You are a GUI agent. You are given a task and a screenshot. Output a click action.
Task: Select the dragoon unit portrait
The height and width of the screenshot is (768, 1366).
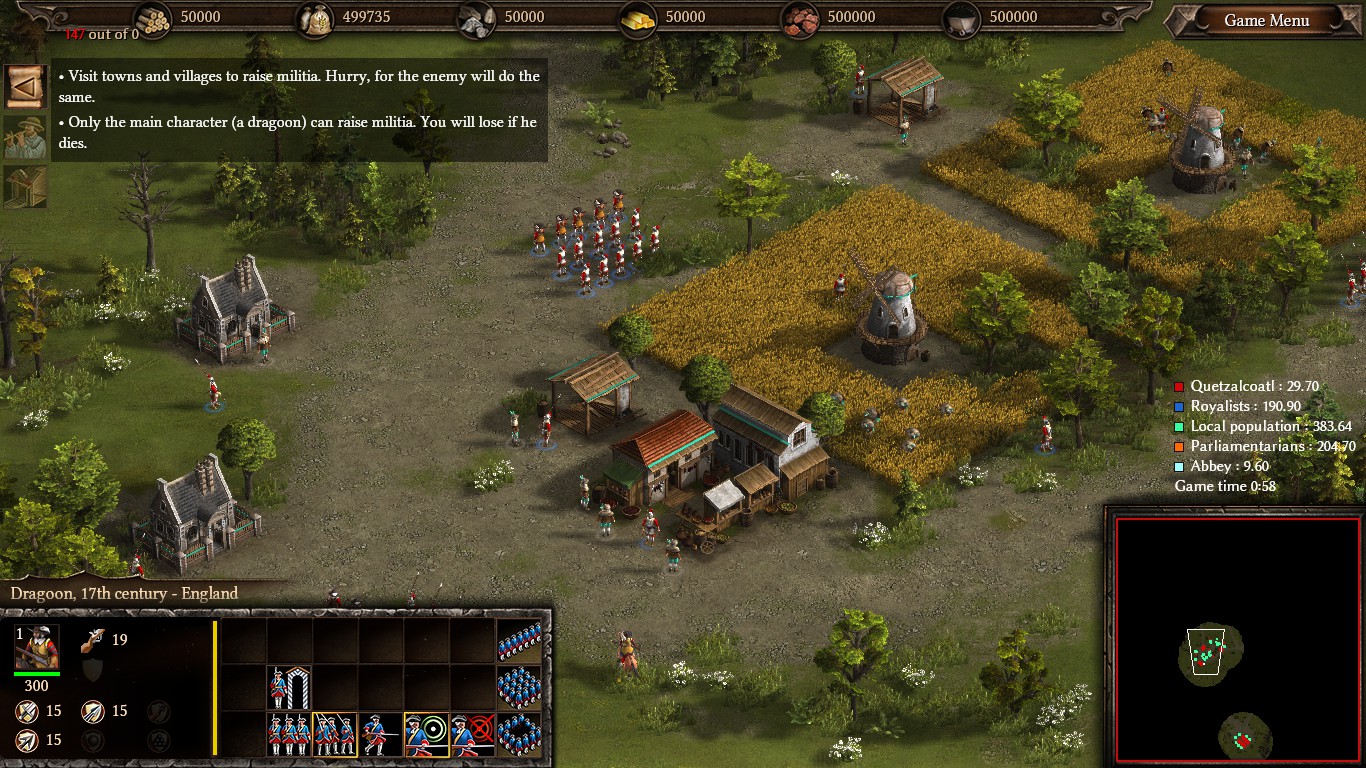click(x=37, y=647)
